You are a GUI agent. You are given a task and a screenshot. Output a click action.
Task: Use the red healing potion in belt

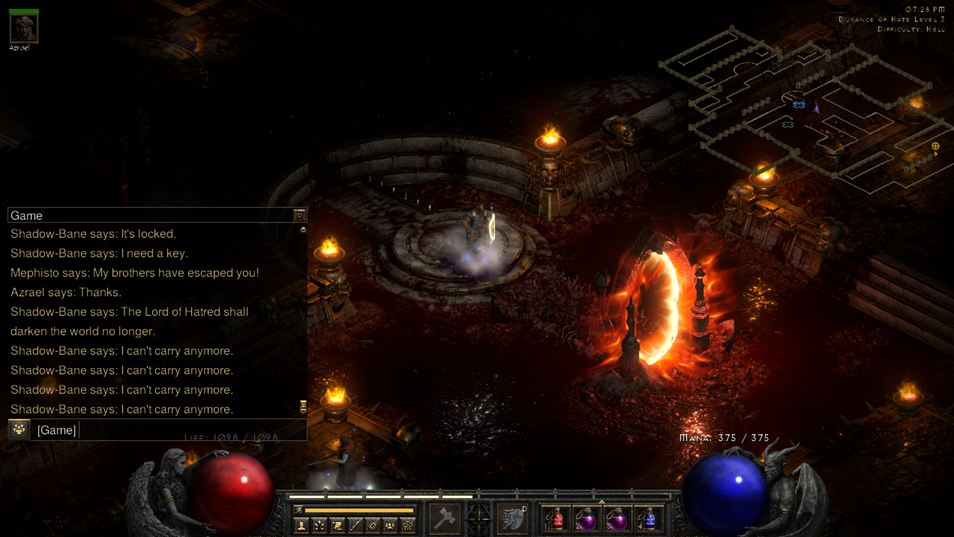point(555,519)
